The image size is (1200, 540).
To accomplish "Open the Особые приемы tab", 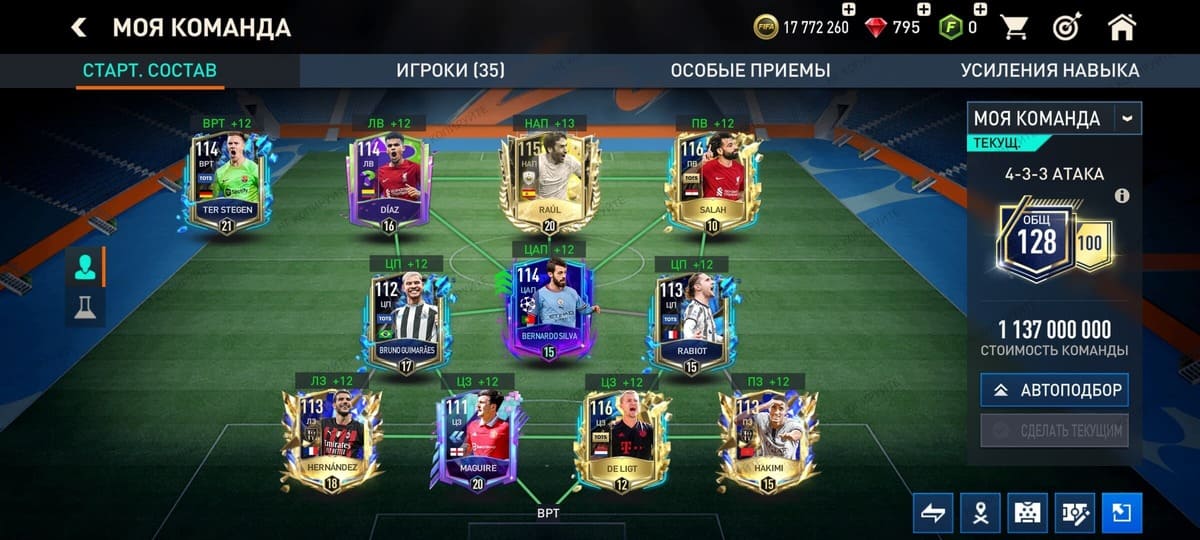I will (x=750, y=70).
